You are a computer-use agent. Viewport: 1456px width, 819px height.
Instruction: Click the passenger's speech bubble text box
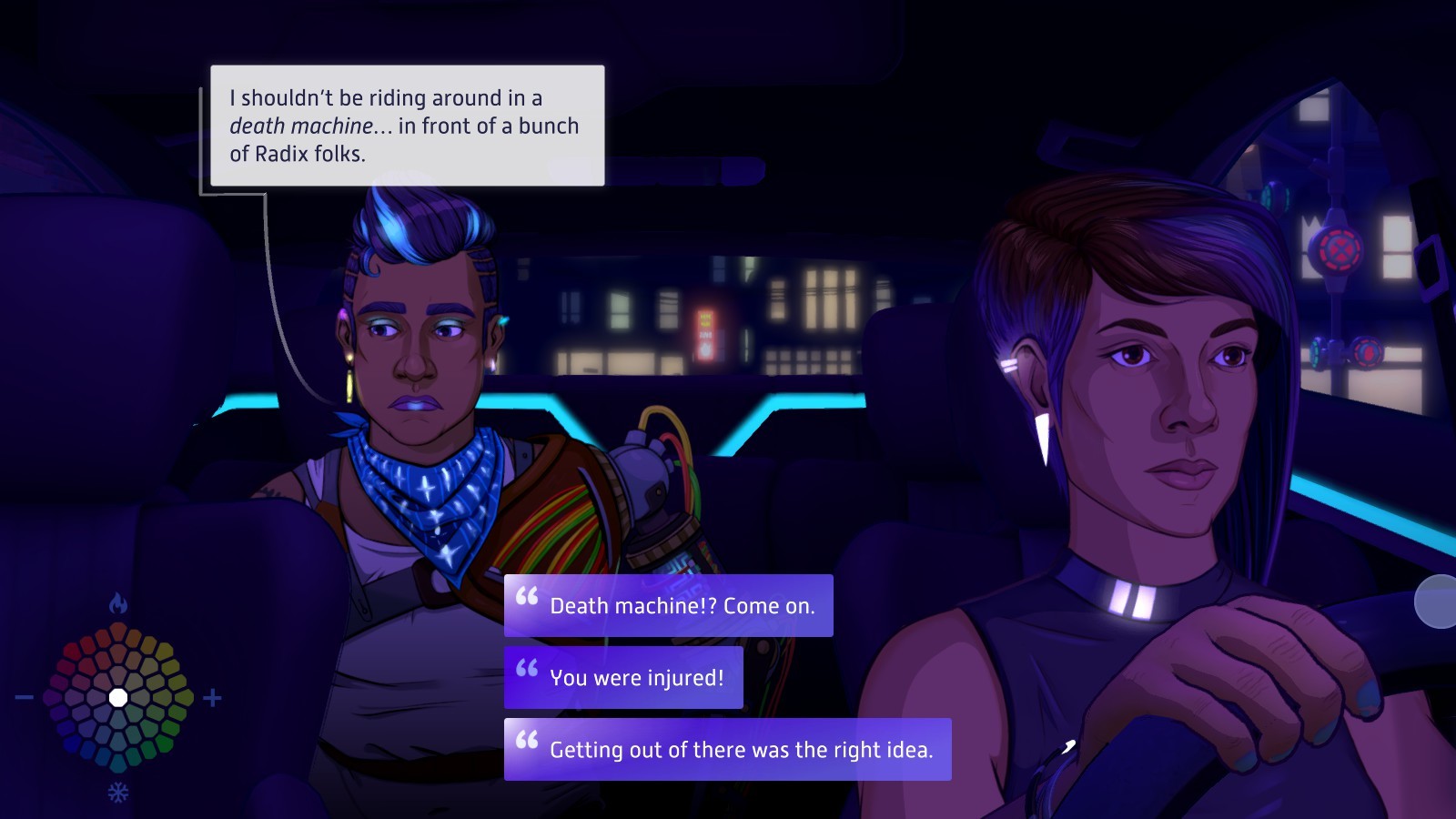click(407, 126)
